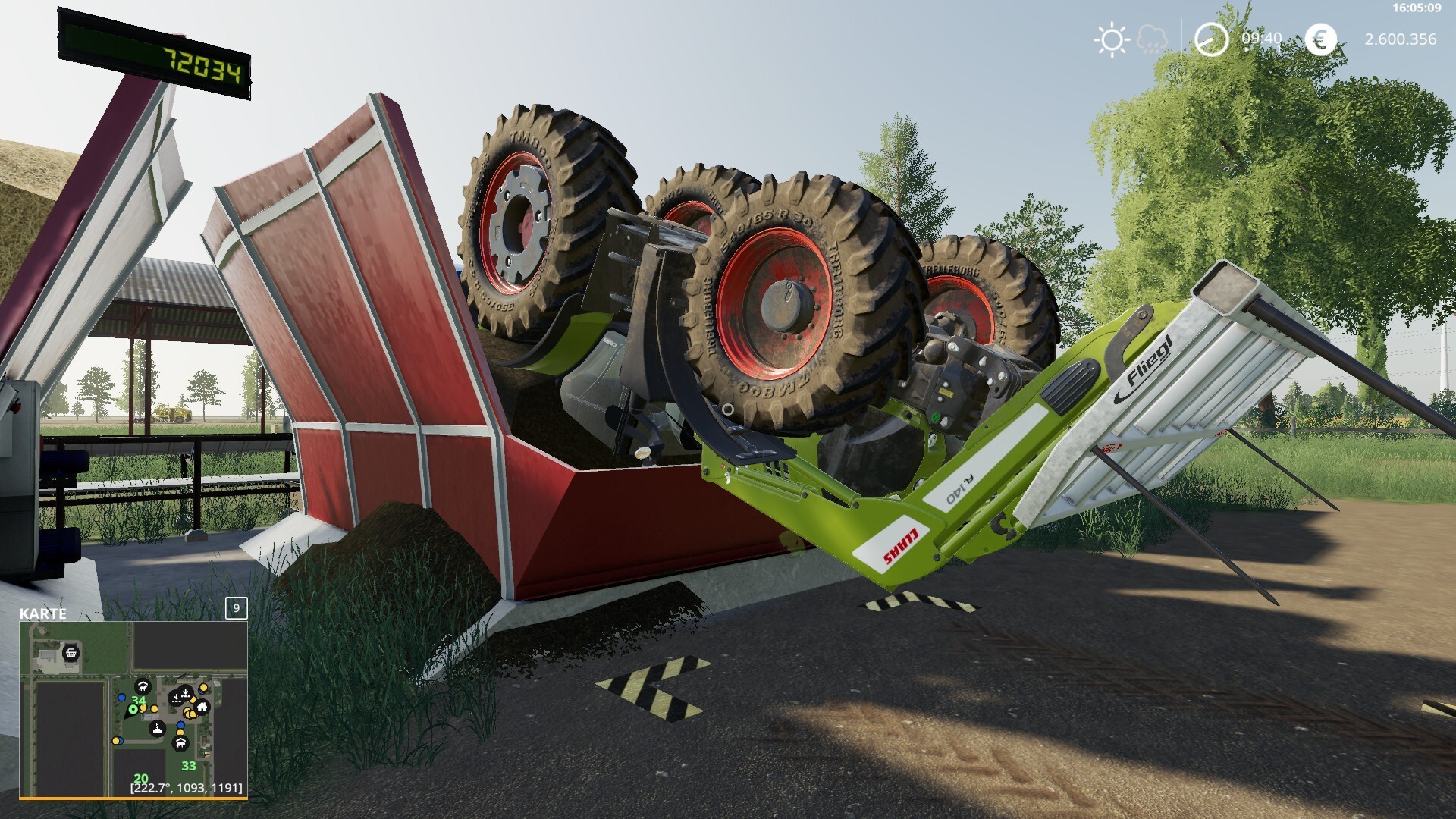1456x819 pixels.
Task: Select the cow barn marker on the minimap
Action: [x=180, y=744]
